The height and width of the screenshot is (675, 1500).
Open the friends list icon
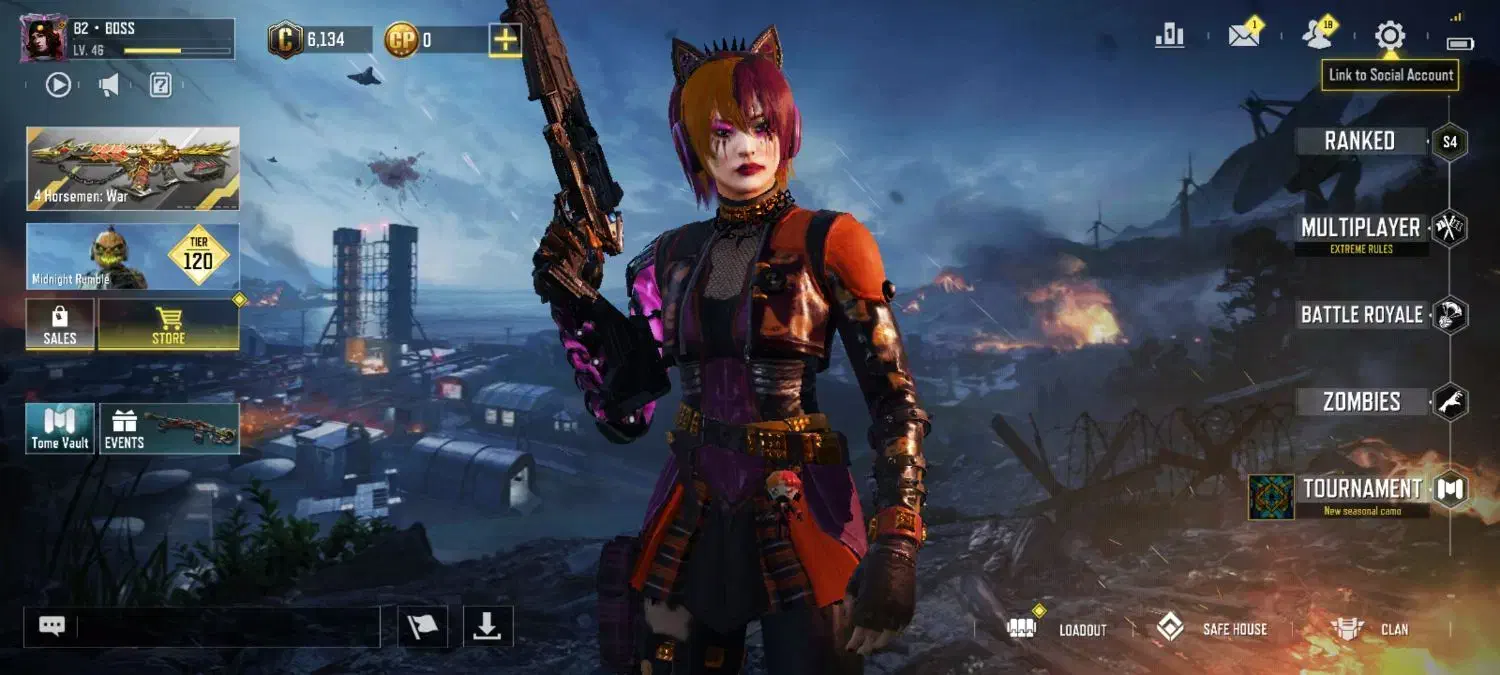1317,36
